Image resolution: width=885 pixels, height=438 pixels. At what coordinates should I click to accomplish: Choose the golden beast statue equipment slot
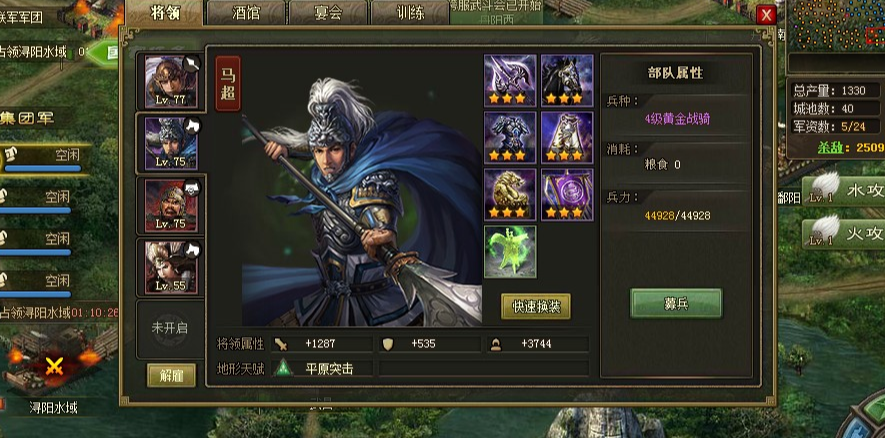[510, 194]
